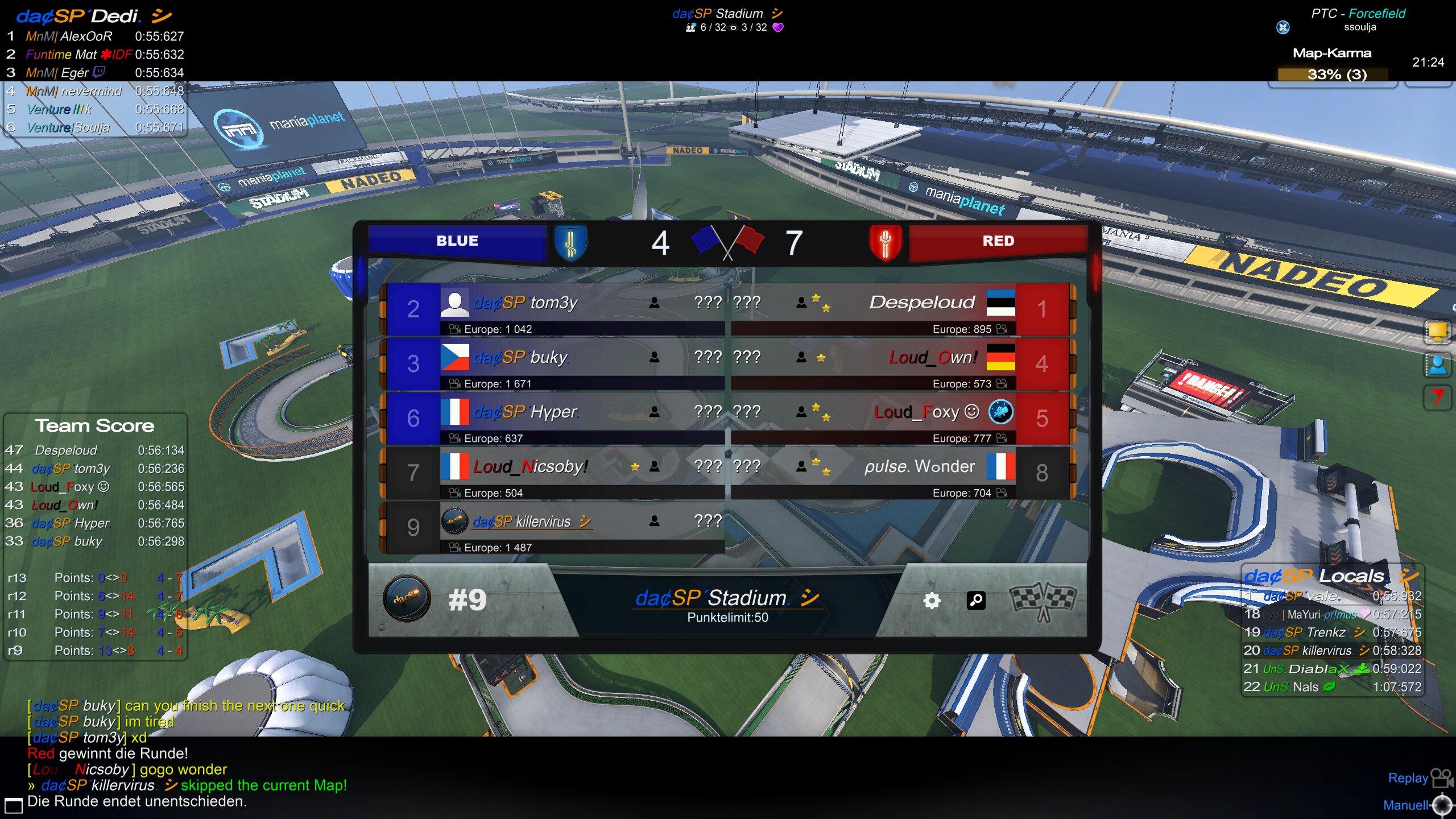The width and height of the screenshot is (1456, 819).
Task: Open the scoreboard gear settings
Action: pos(932,601)
